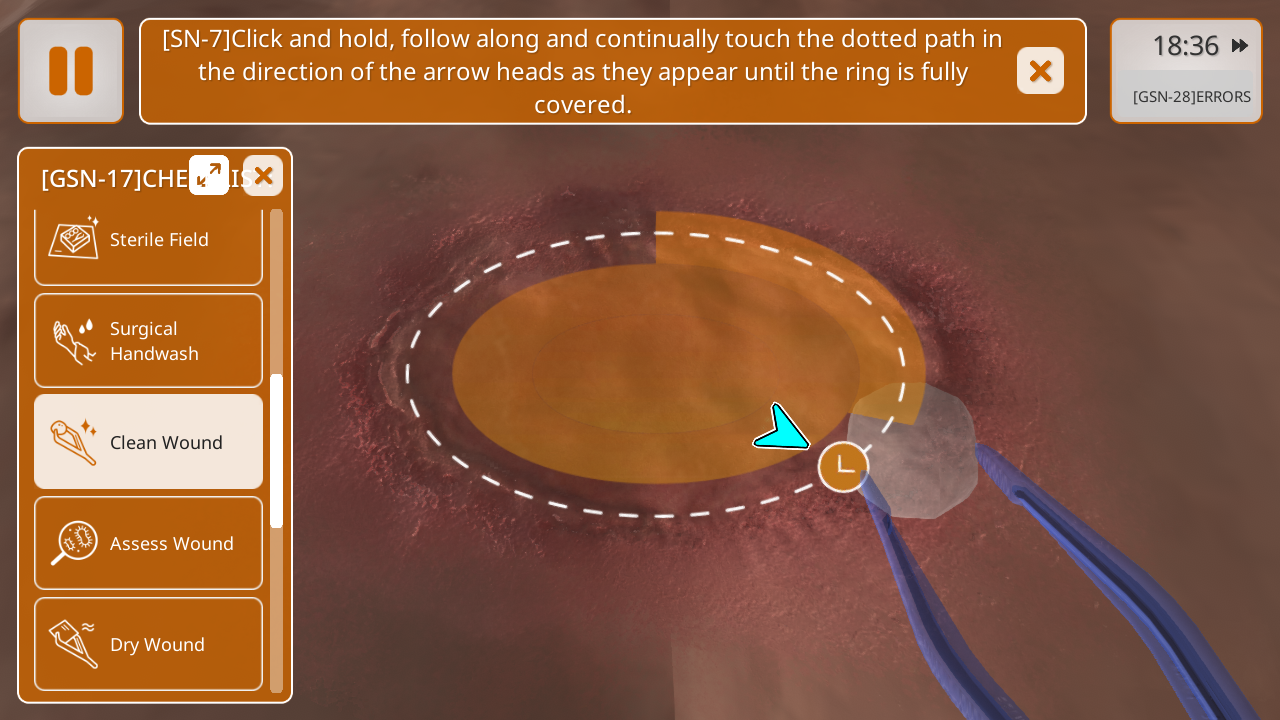Viewport: 1280px width, 720px height.
Task: Open the Assess Wound step
Action: pos(148,543)
